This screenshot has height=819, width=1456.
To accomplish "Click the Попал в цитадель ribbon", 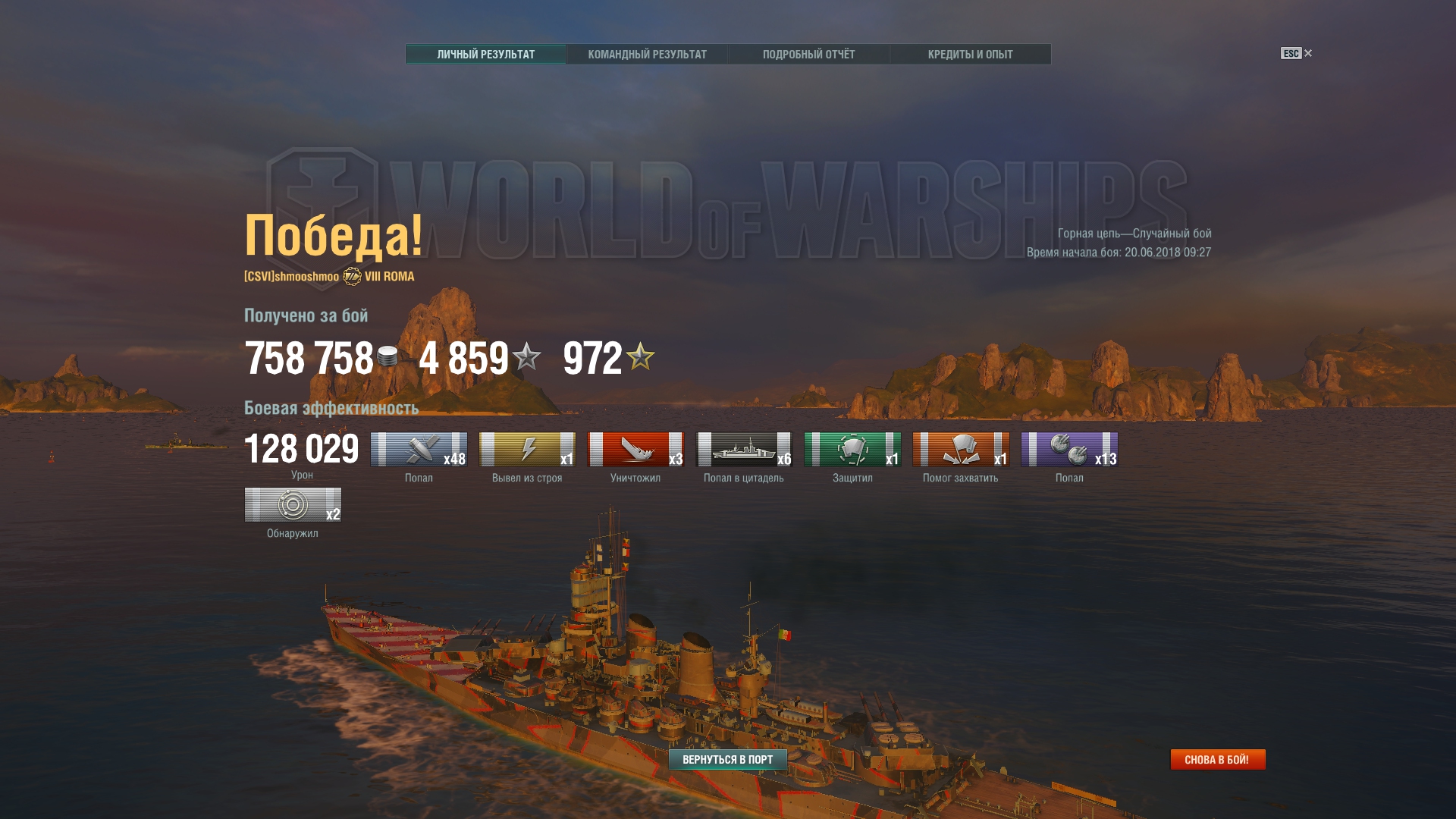I will click(744, 450).
